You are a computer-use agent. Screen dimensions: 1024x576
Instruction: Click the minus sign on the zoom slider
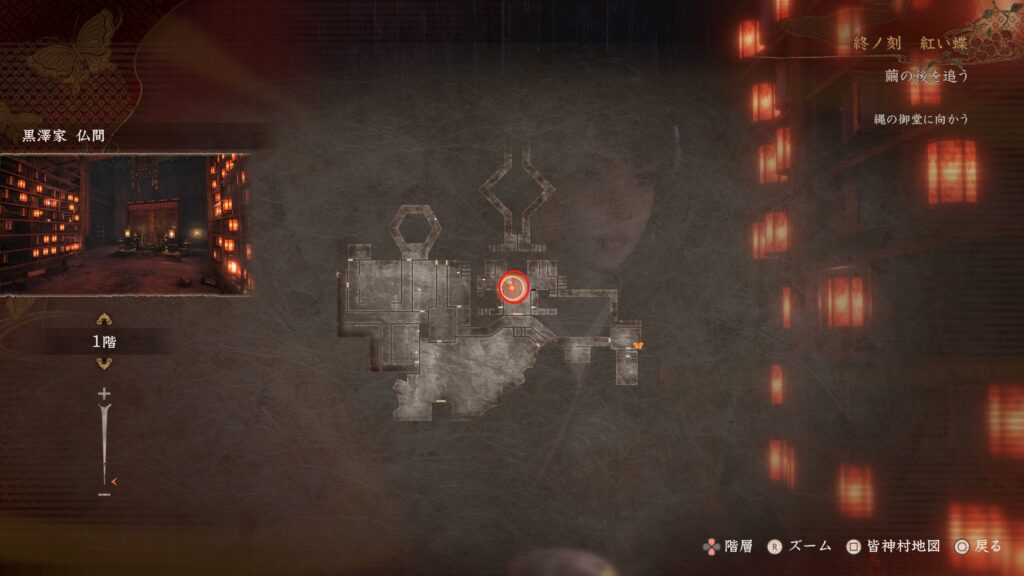coord(104,494)
